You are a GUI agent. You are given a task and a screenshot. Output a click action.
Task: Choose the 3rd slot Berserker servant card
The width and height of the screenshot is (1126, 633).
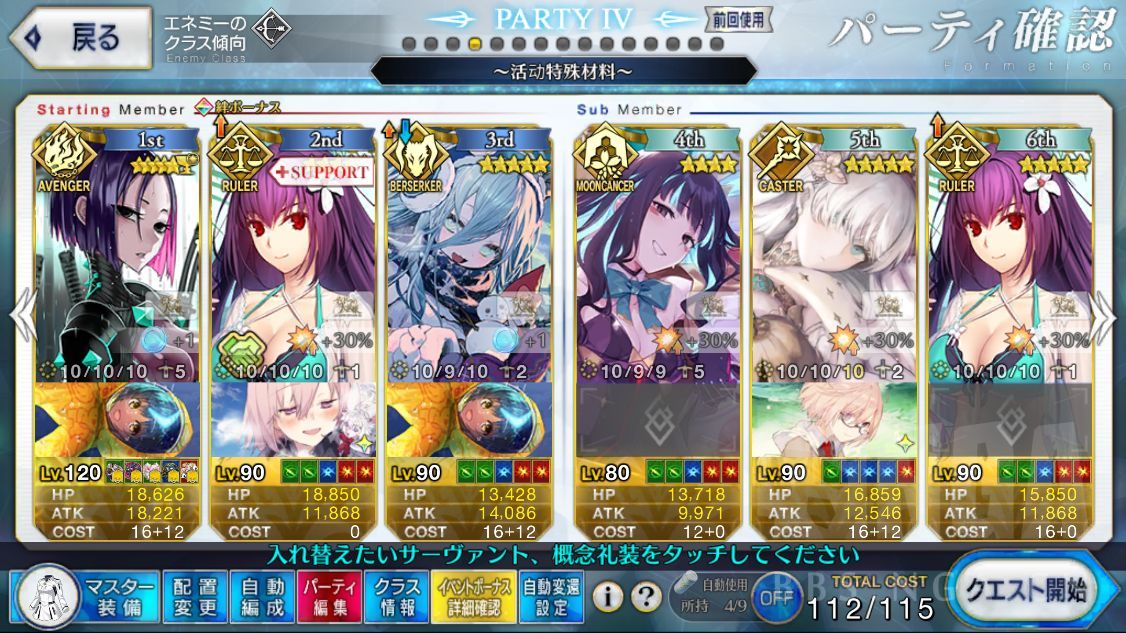[470, 260]
